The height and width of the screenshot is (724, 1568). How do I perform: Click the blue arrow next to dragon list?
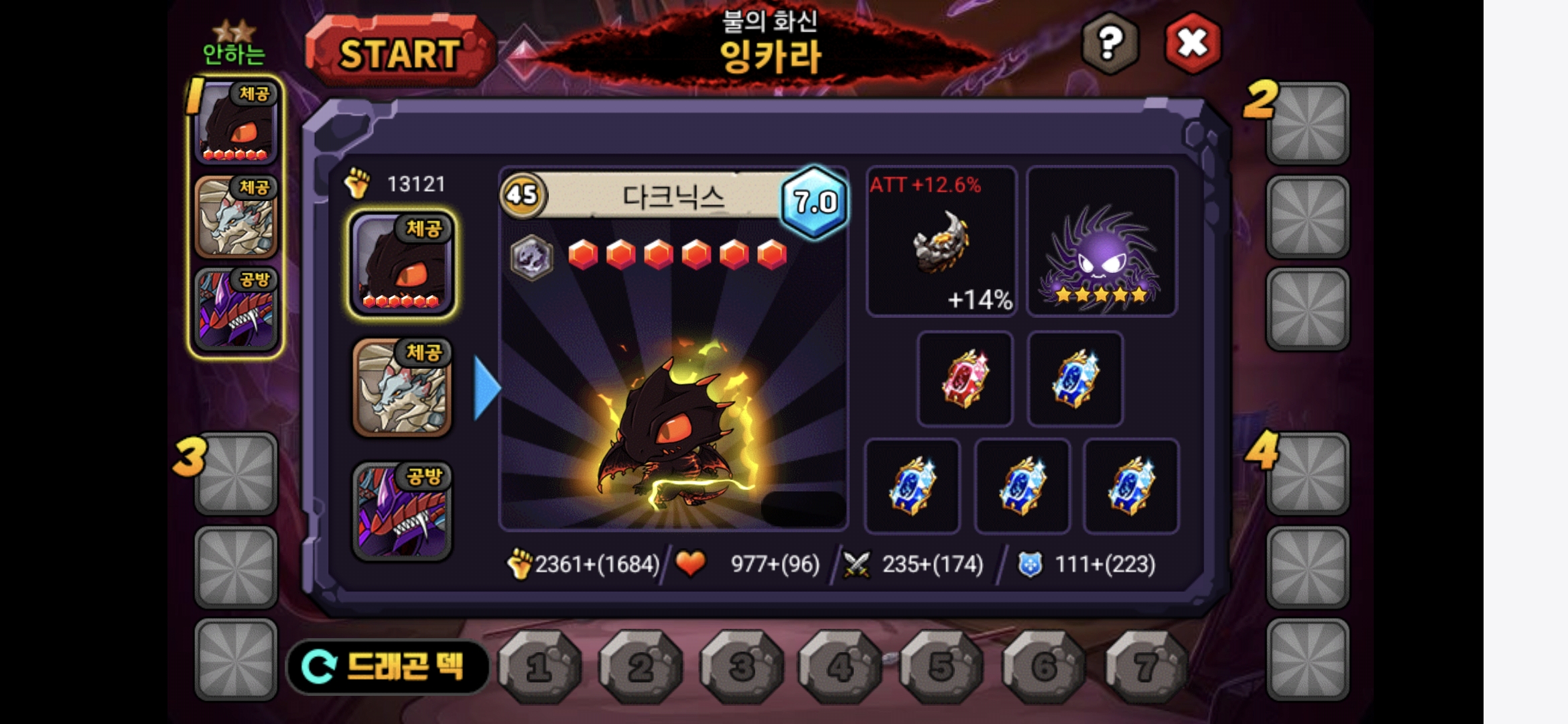pyautogui.click(x=486, y=388)
